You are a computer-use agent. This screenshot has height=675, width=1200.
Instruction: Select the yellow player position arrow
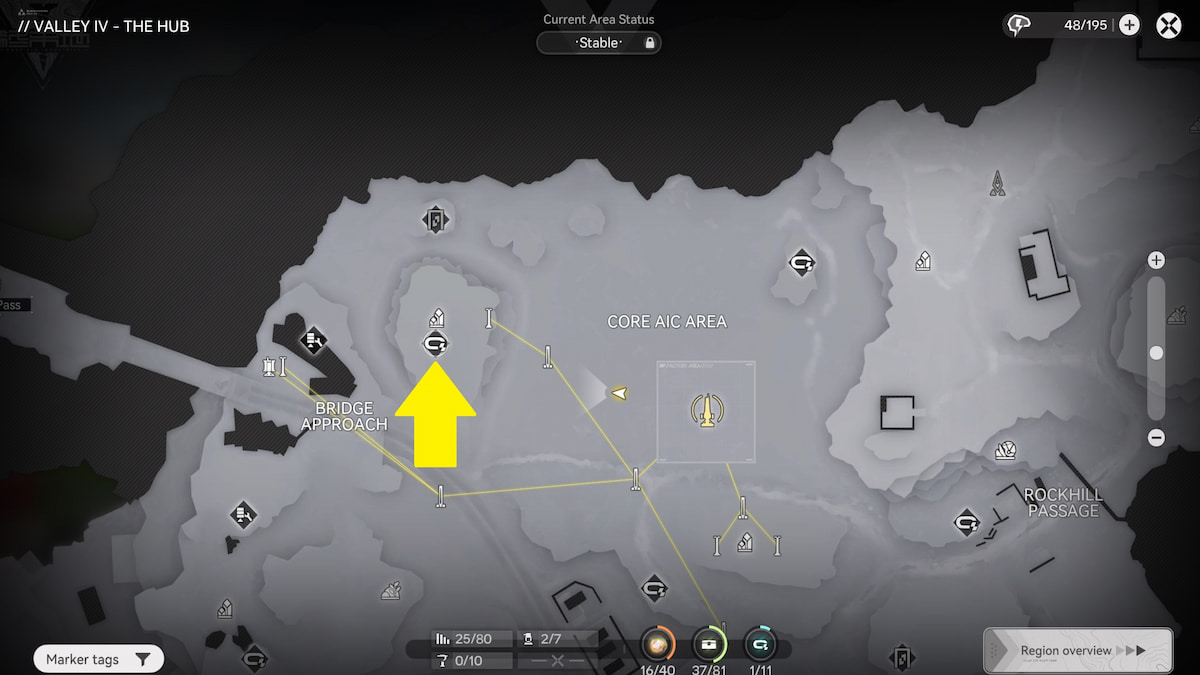tap(619, 393)
